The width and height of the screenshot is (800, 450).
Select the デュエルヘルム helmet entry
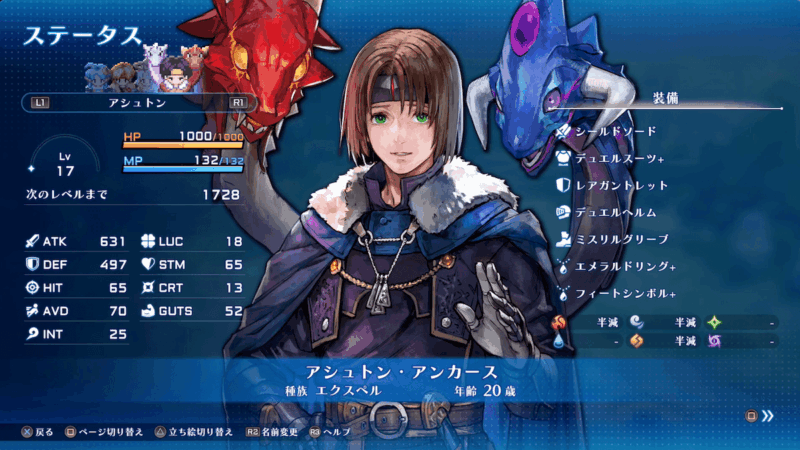pos(615,212)
